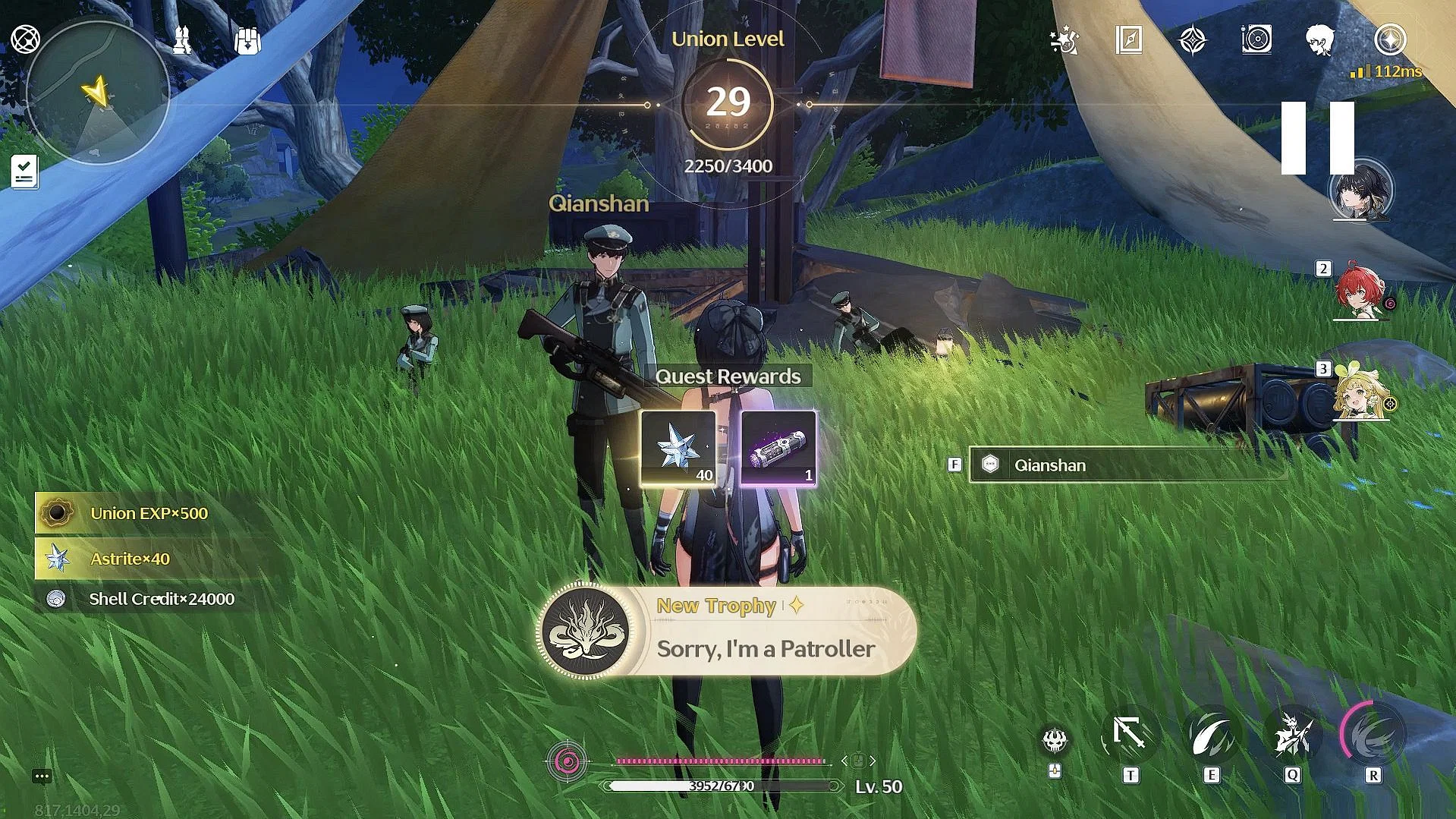This screenshot has height=819, width=1456.
Task: Open the quest log checklist icon
Action: click(24, 172)
